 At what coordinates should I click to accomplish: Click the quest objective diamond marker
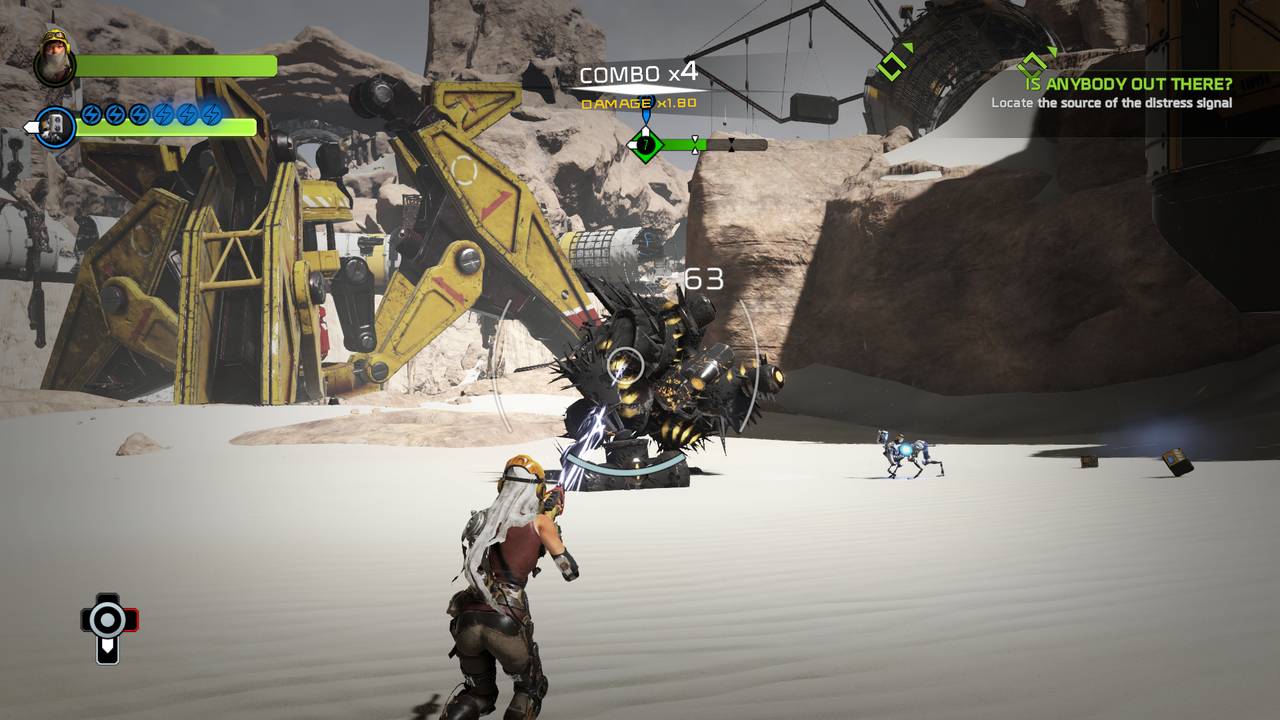click(x=1033, y=64)
